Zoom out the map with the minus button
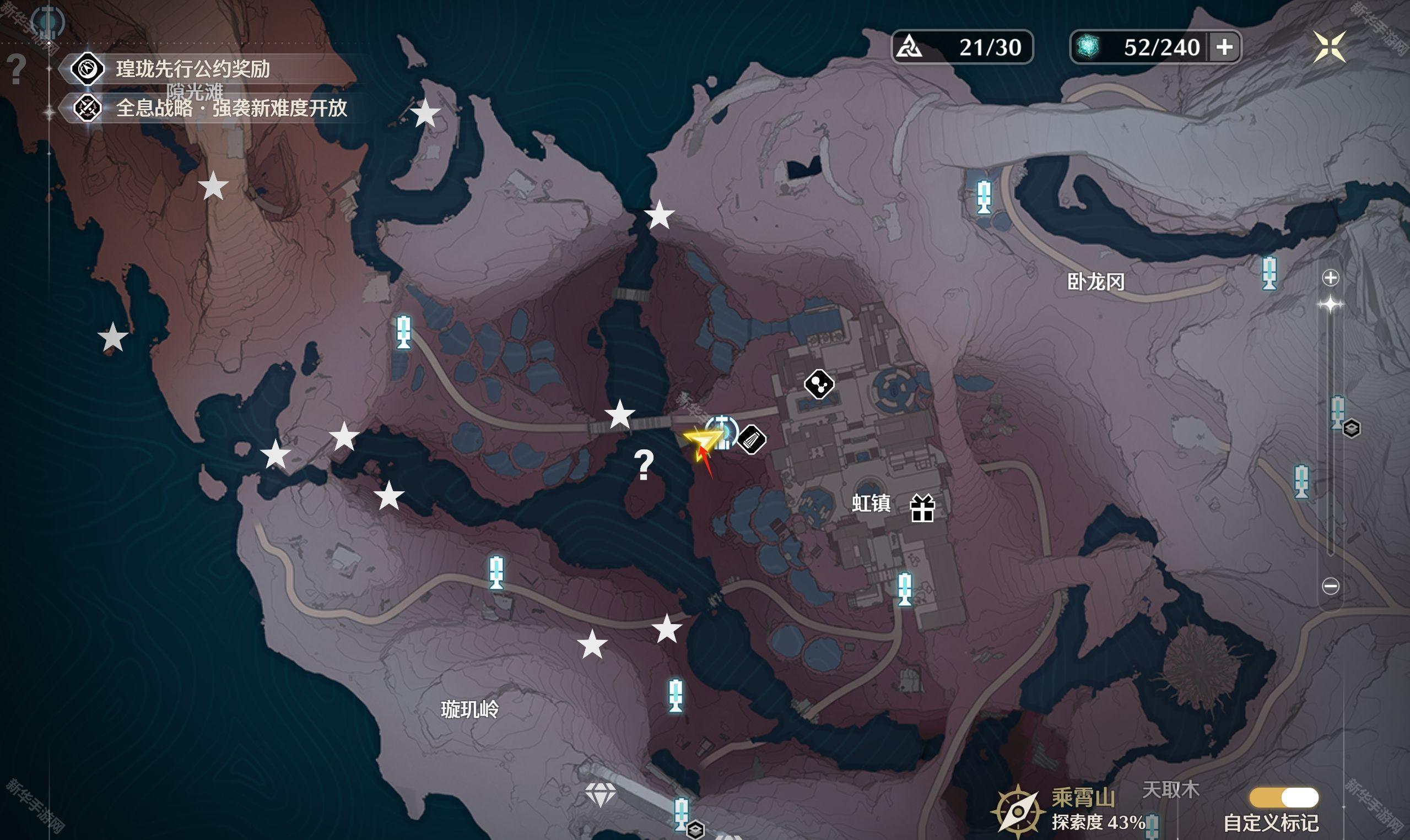Viewport: 1410px width, 840px height. pos(1330,586)
